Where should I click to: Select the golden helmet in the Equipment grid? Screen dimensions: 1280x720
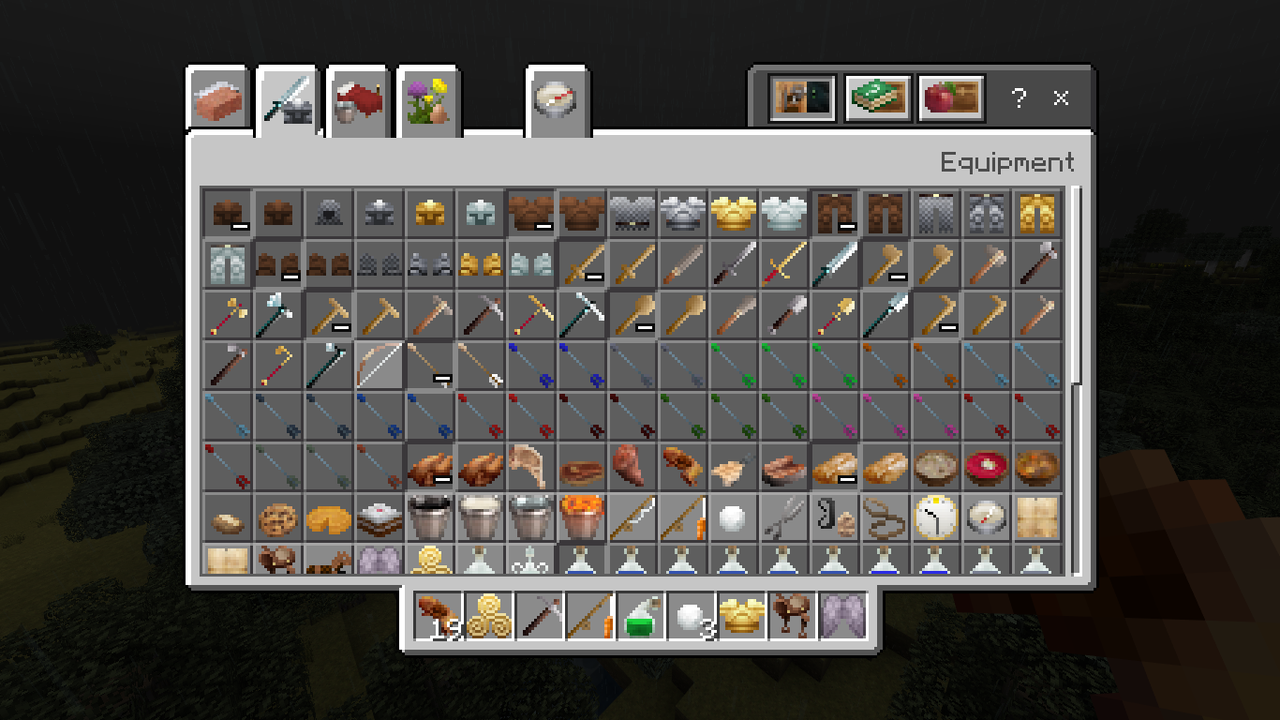tap(429, 212)
